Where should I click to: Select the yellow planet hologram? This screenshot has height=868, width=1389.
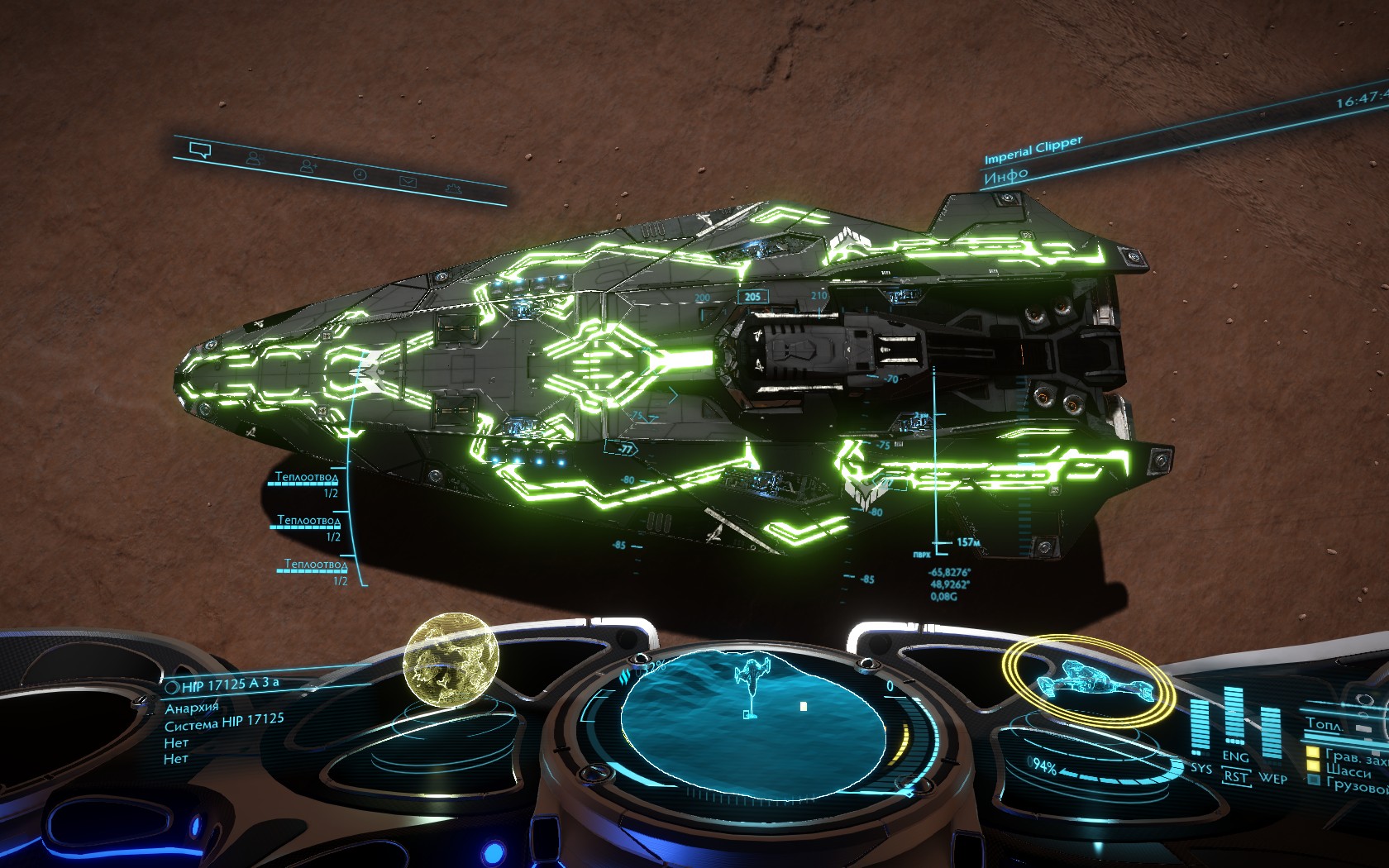click(x=451, y=660)
